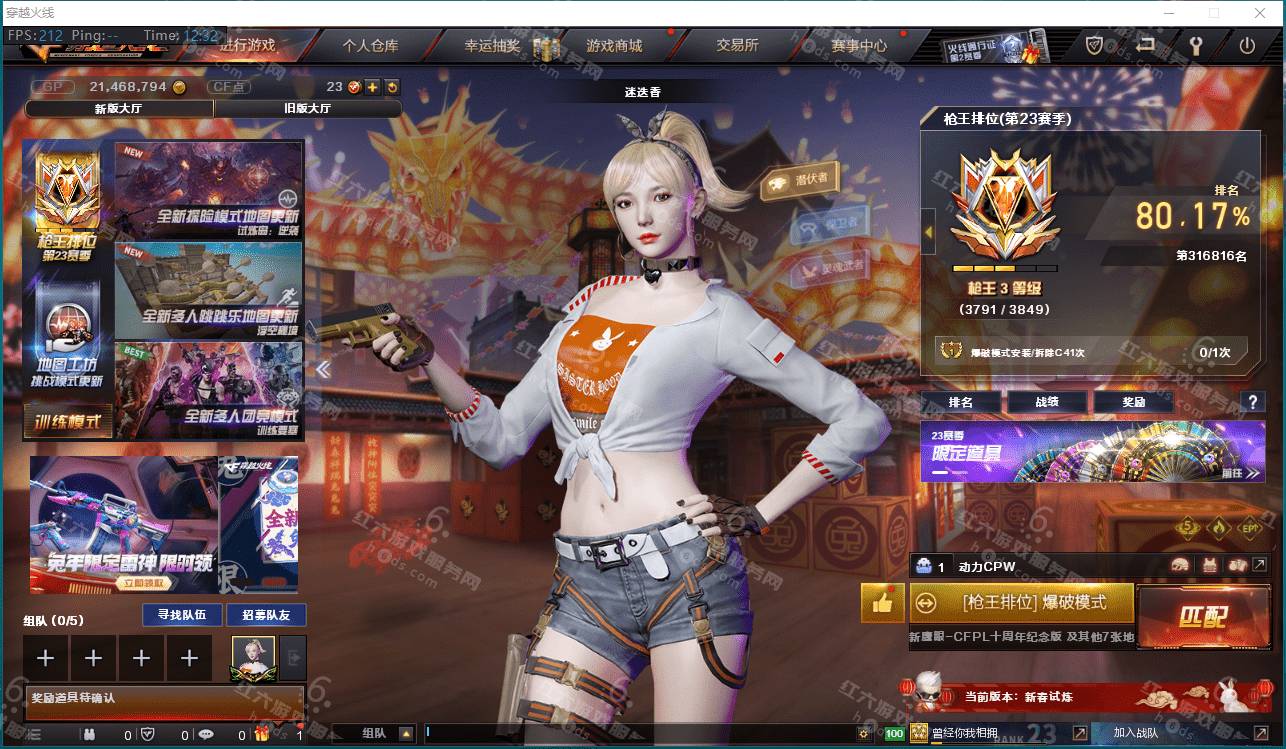Collapse the ranked panel with its side arrow
The image size is (1286, 749).
pos(927,230)
